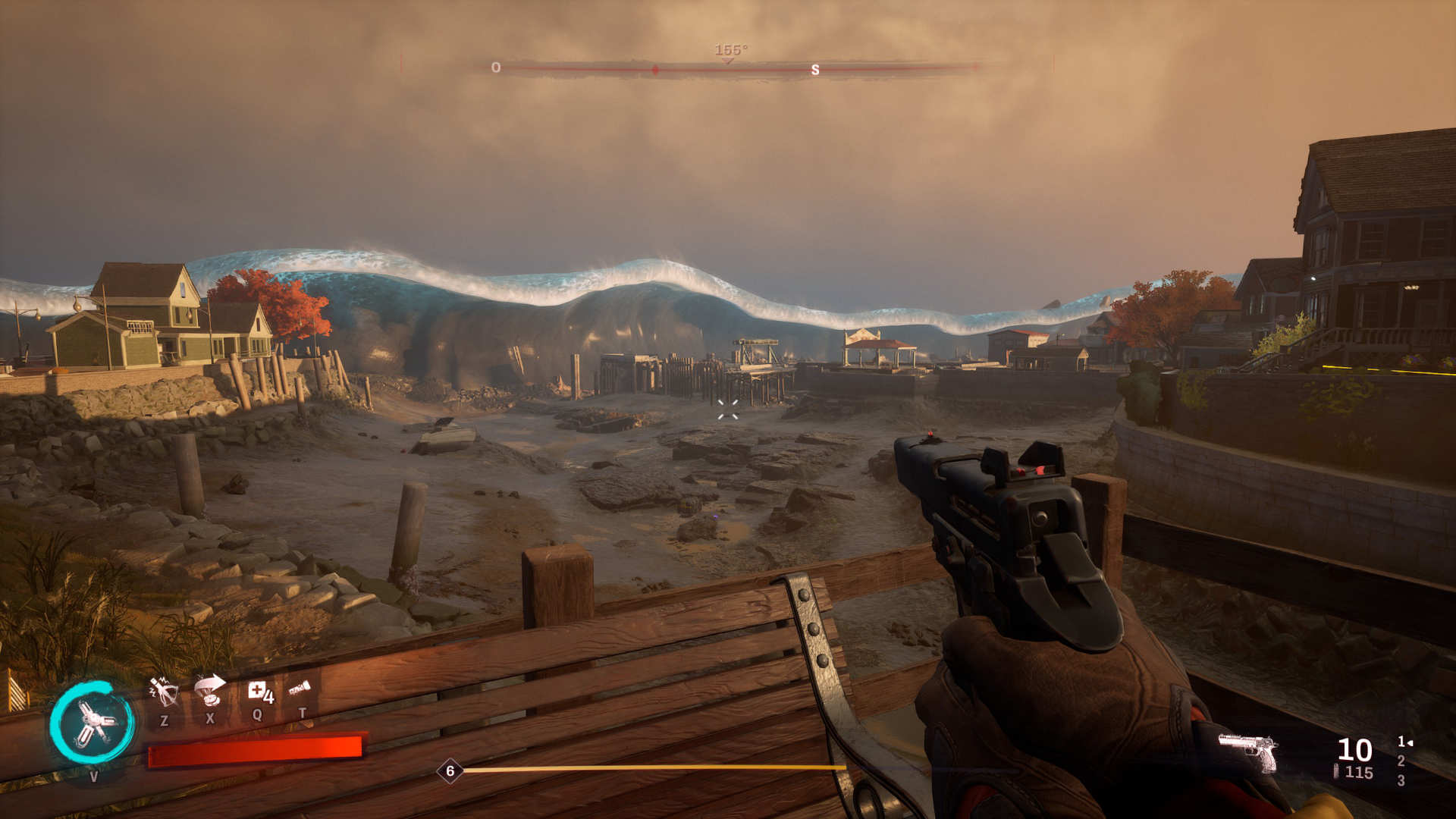Screen dimensions: 1456x819
Task: Trigger the electric javelin ability icon
Action: (x=164, y=691)
